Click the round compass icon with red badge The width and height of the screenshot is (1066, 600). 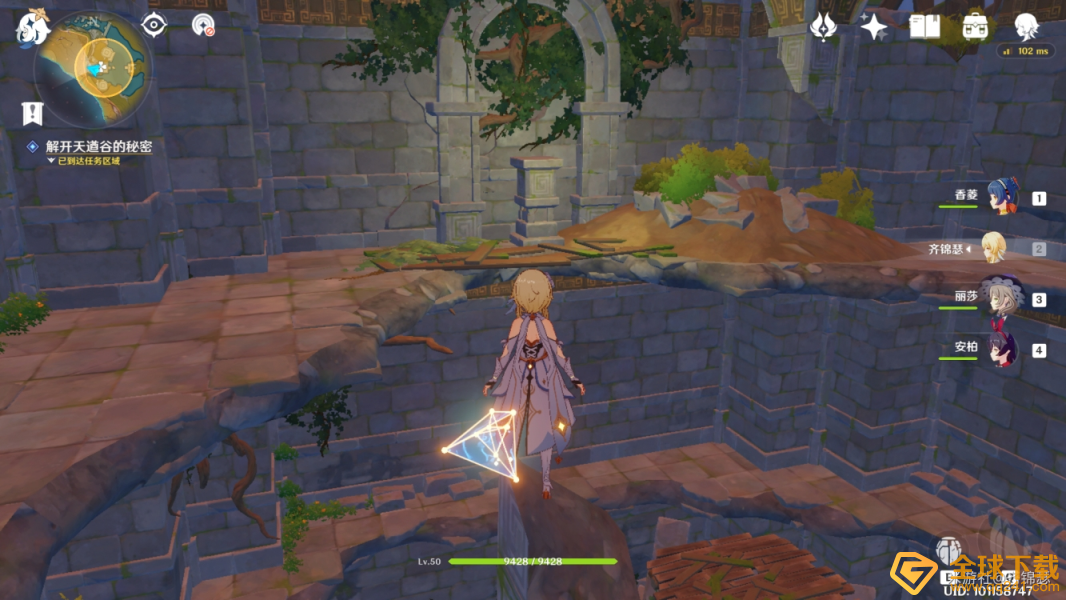203,25
